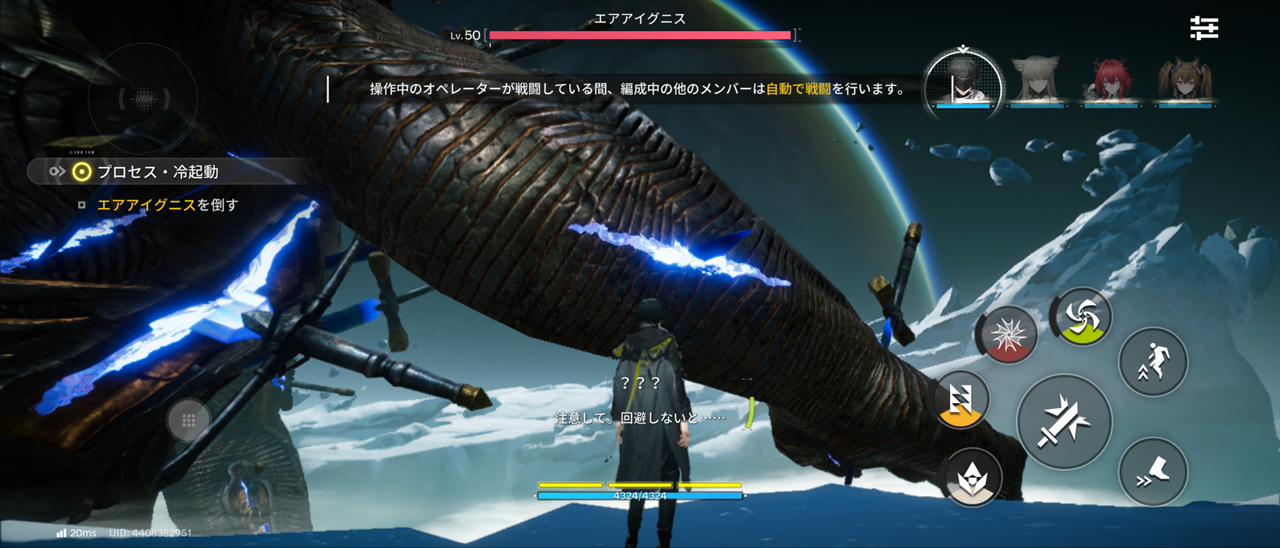Tap the jump button with running figure
The image size is (1280, 548).
coord(1153,361)
